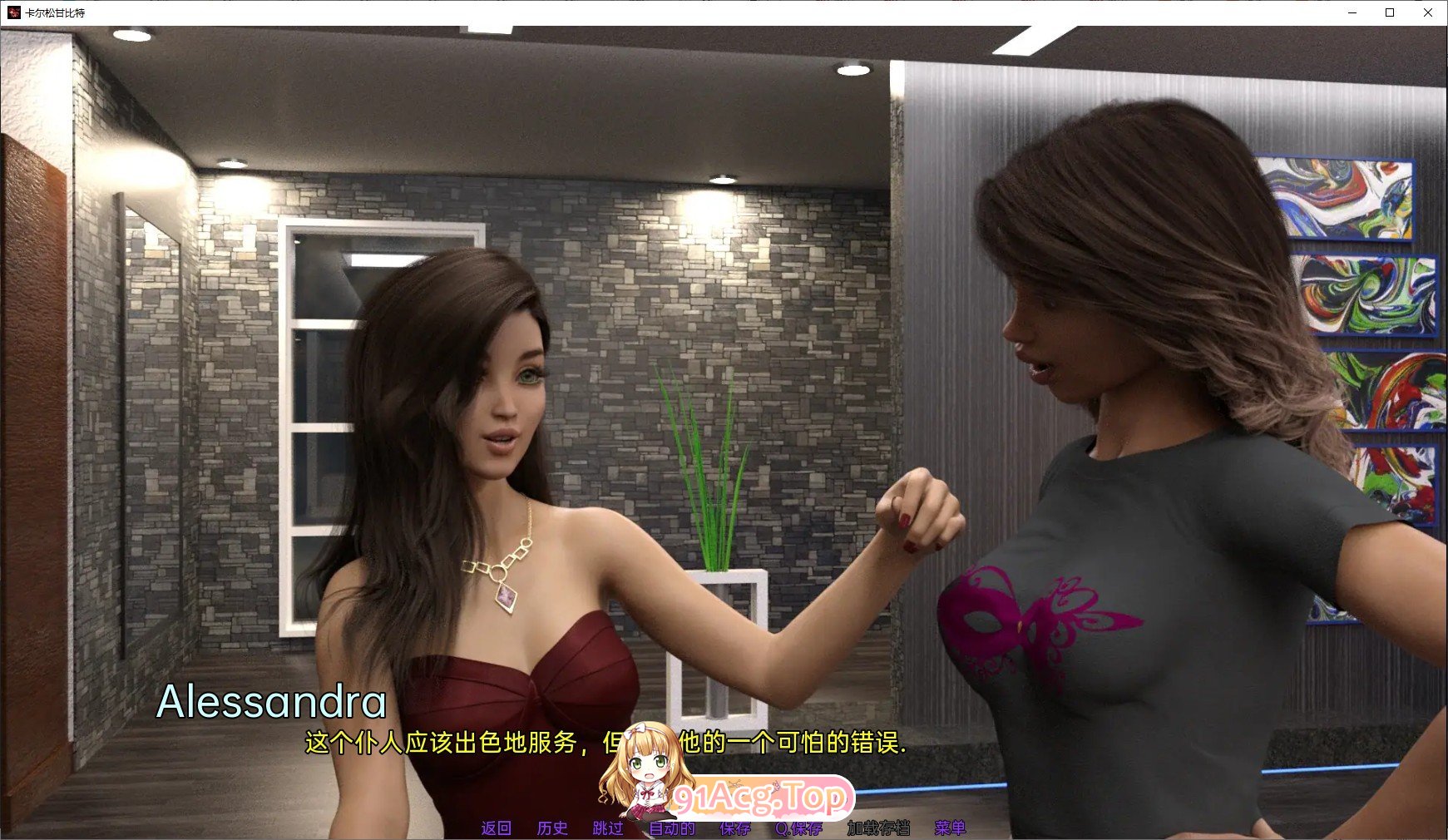
Task: Click the 卡尔松甘比特 title bar text
Action: pos(57,13)
